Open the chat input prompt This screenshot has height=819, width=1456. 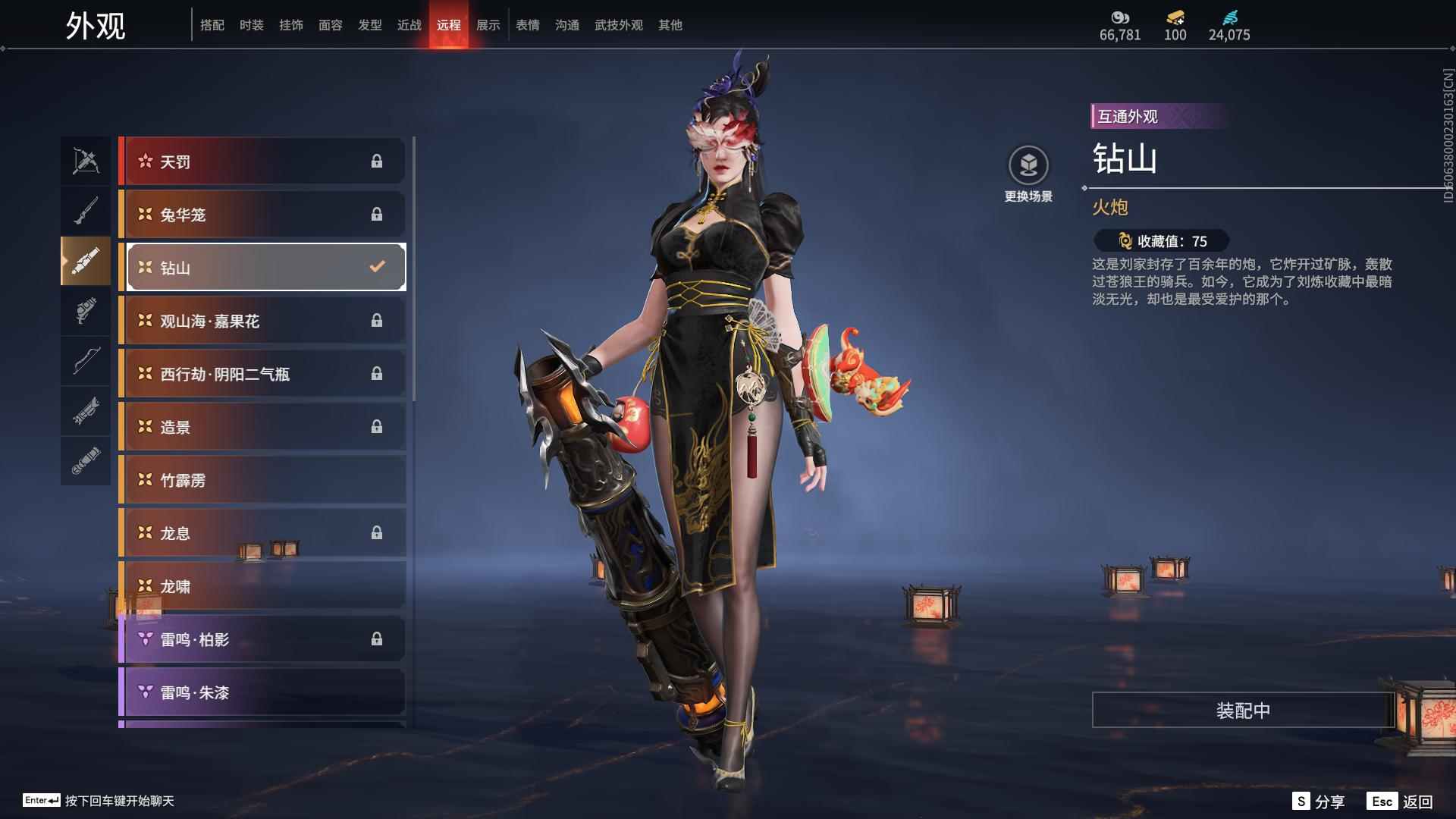pos(99,801)
